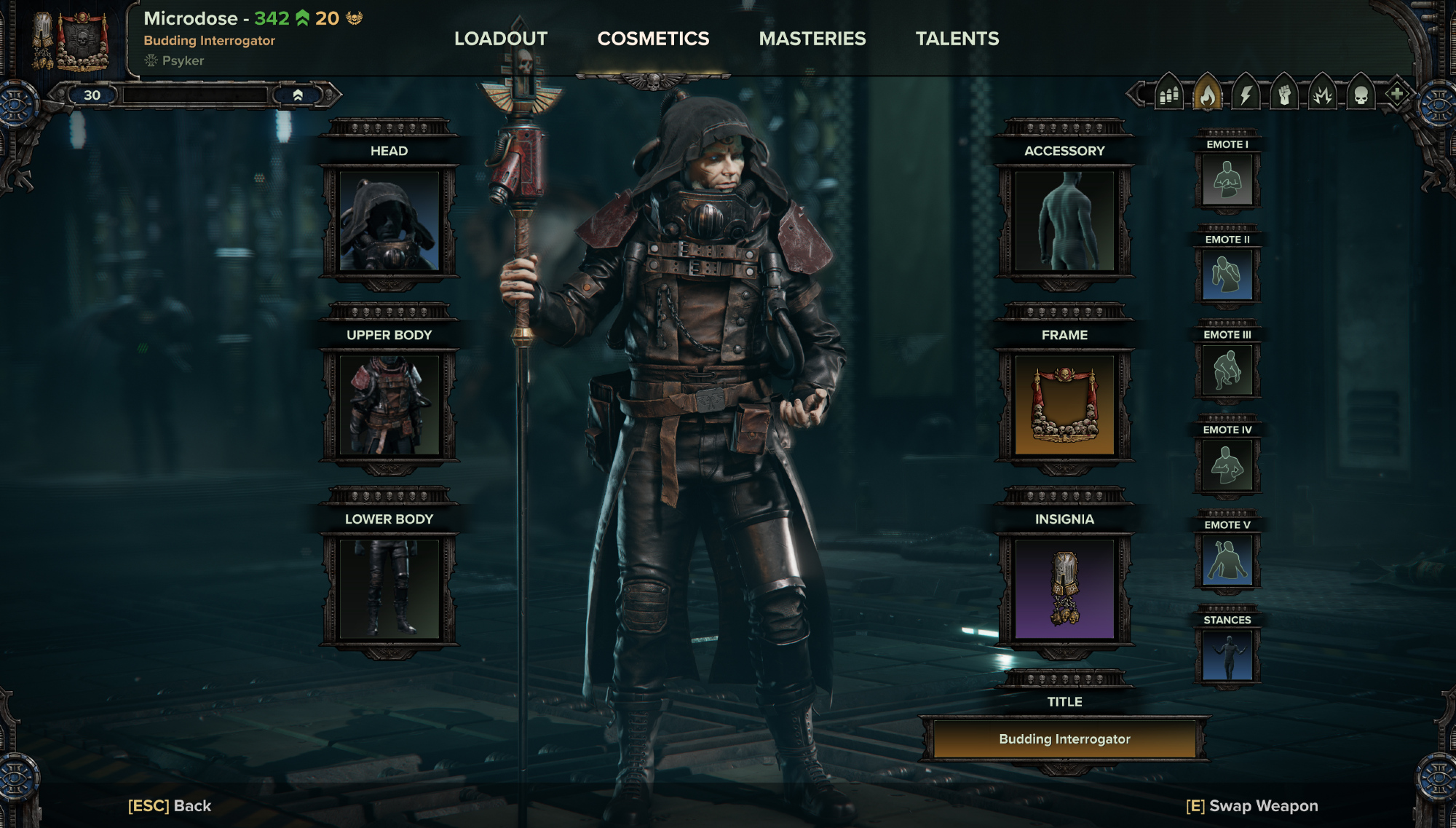Pick the Insignia slot
The image size is (1456, 828).
tap(1064, 588)
